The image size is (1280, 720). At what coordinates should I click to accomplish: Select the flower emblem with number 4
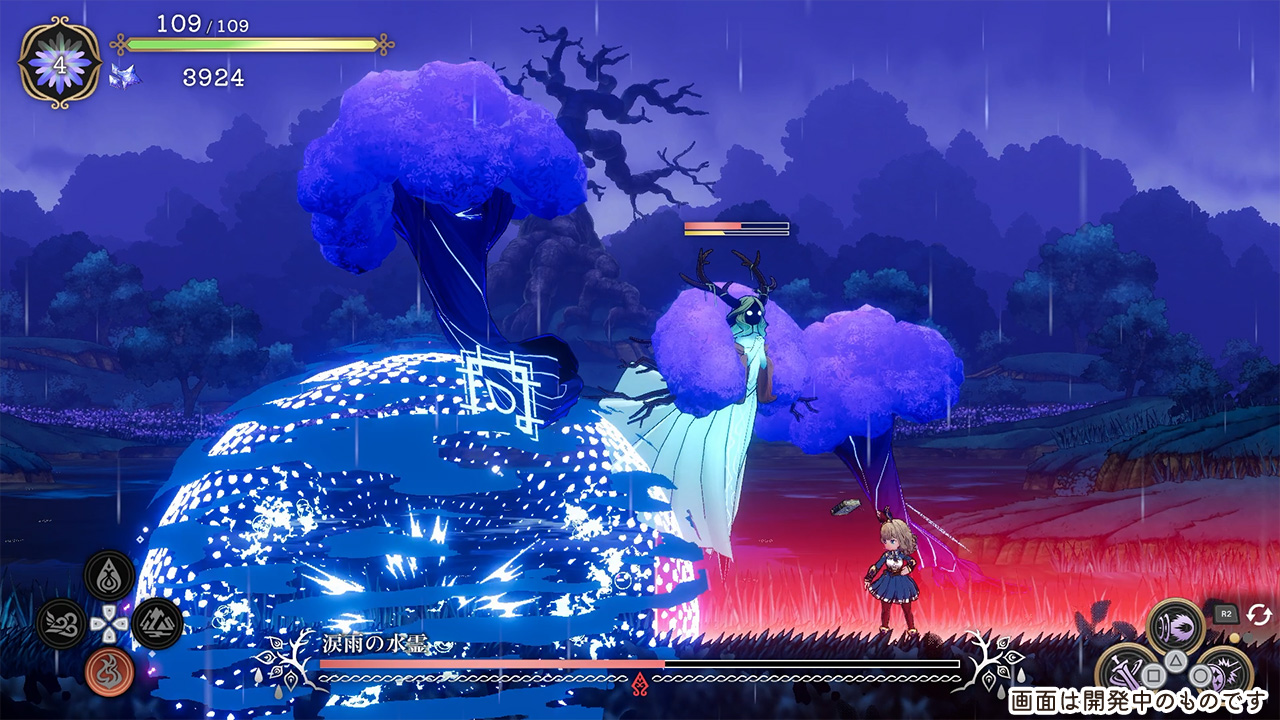60,63
